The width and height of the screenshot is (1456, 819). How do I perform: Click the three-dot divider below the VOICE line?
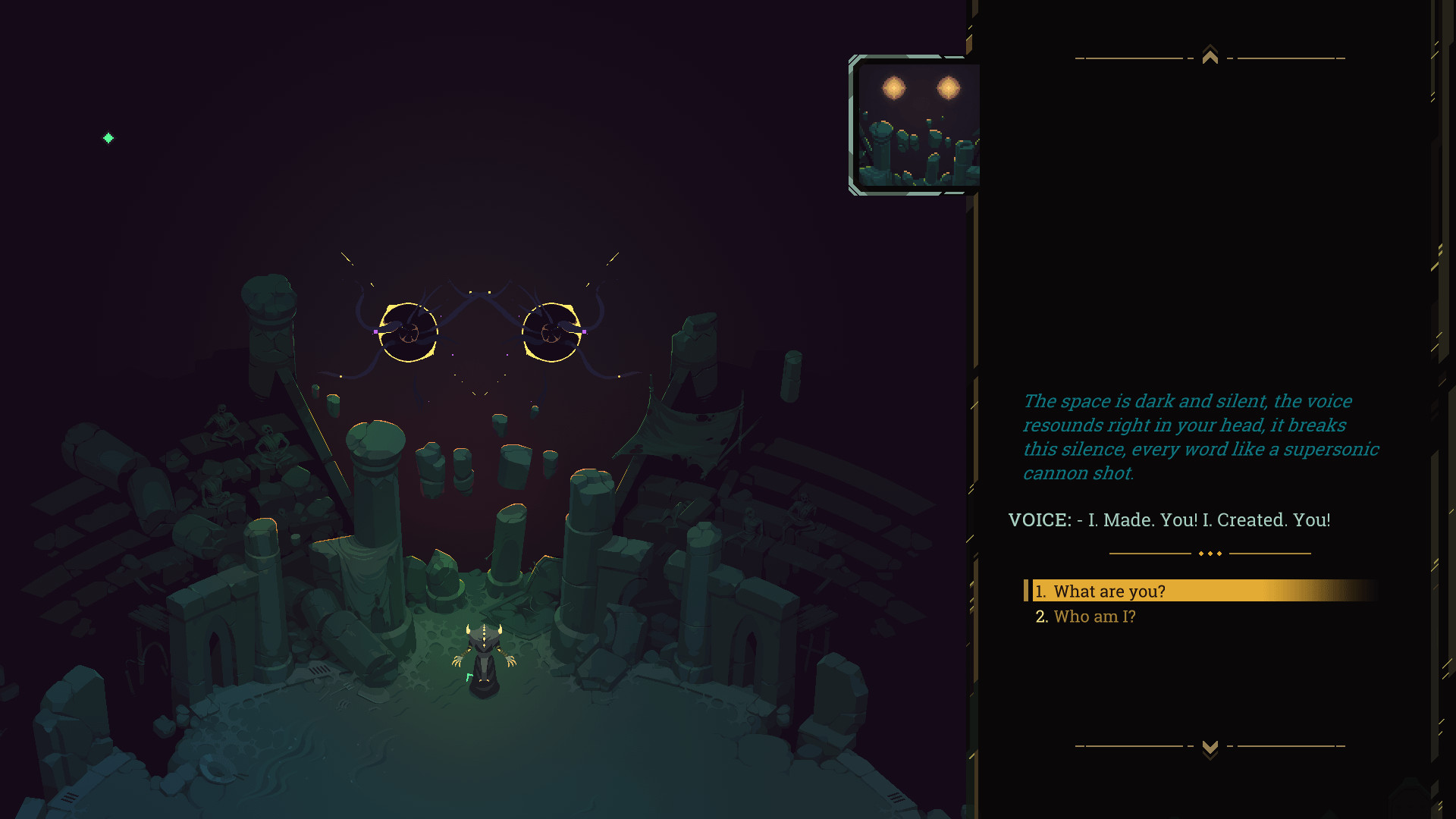1209,553
